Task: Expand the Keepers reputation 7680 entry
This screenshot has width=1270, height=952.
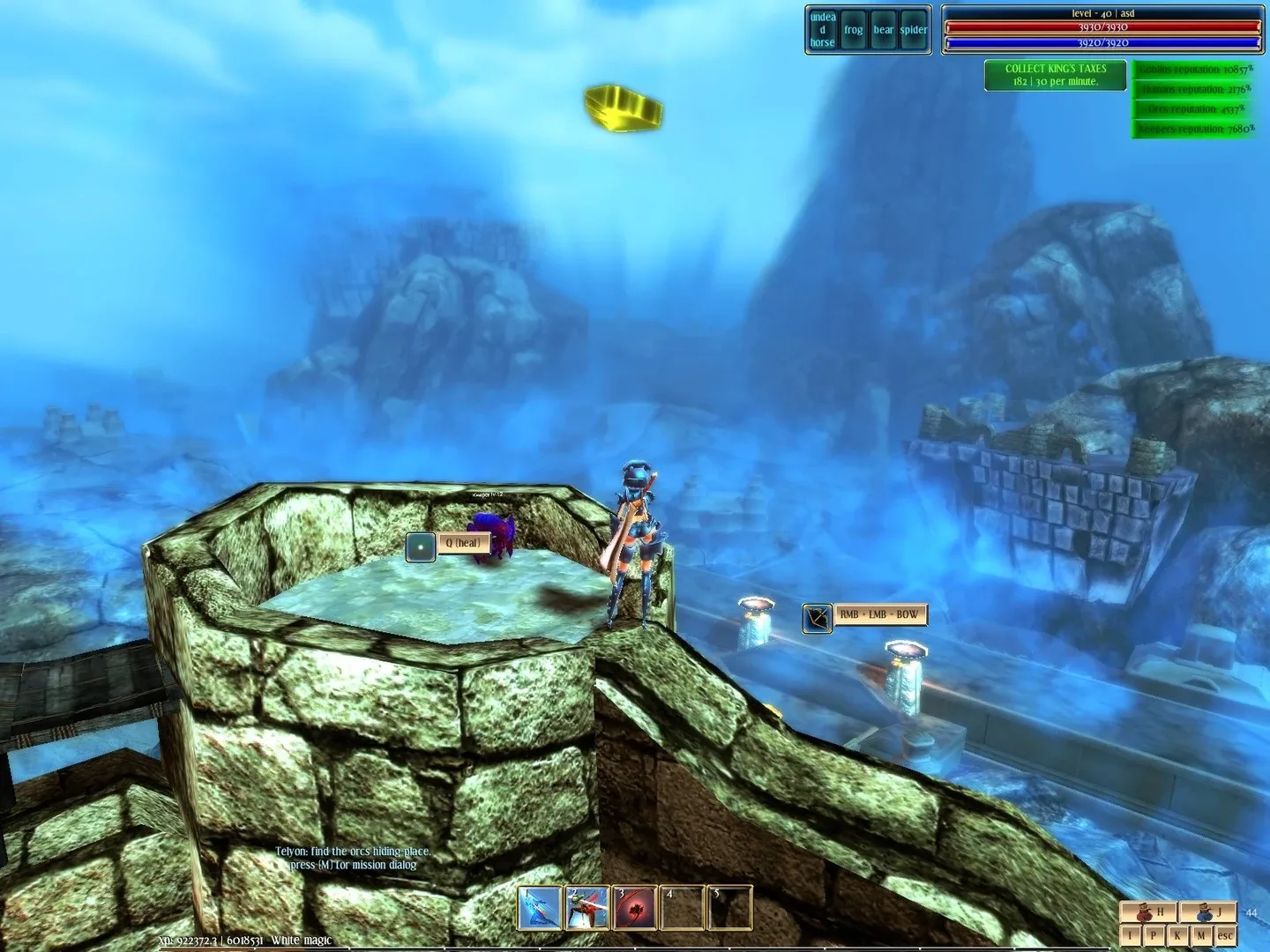Action: click(x=1195, y=130)
